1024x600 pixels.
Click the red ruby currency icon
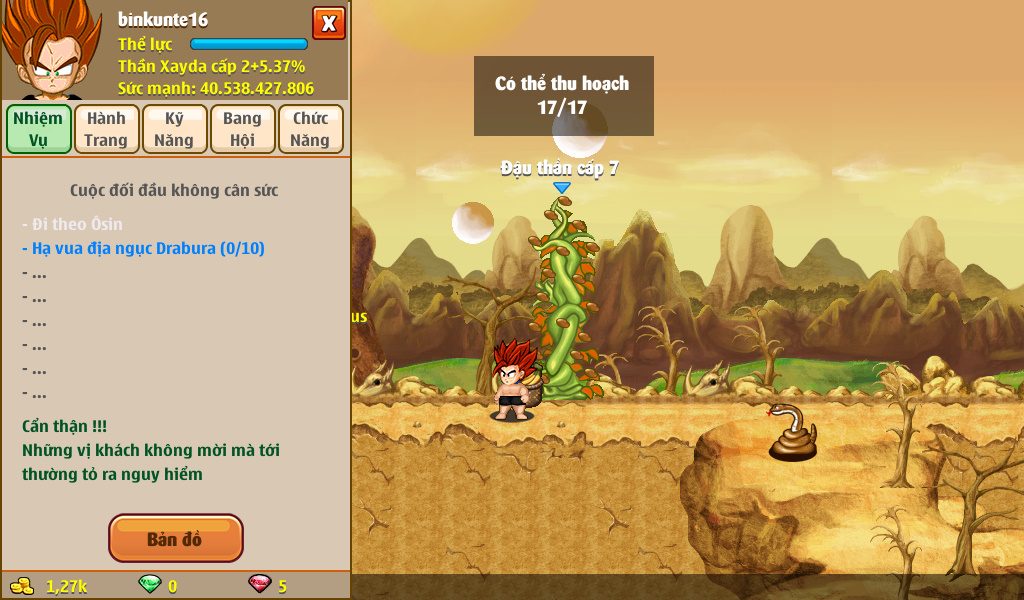click(x=260, y=585)
